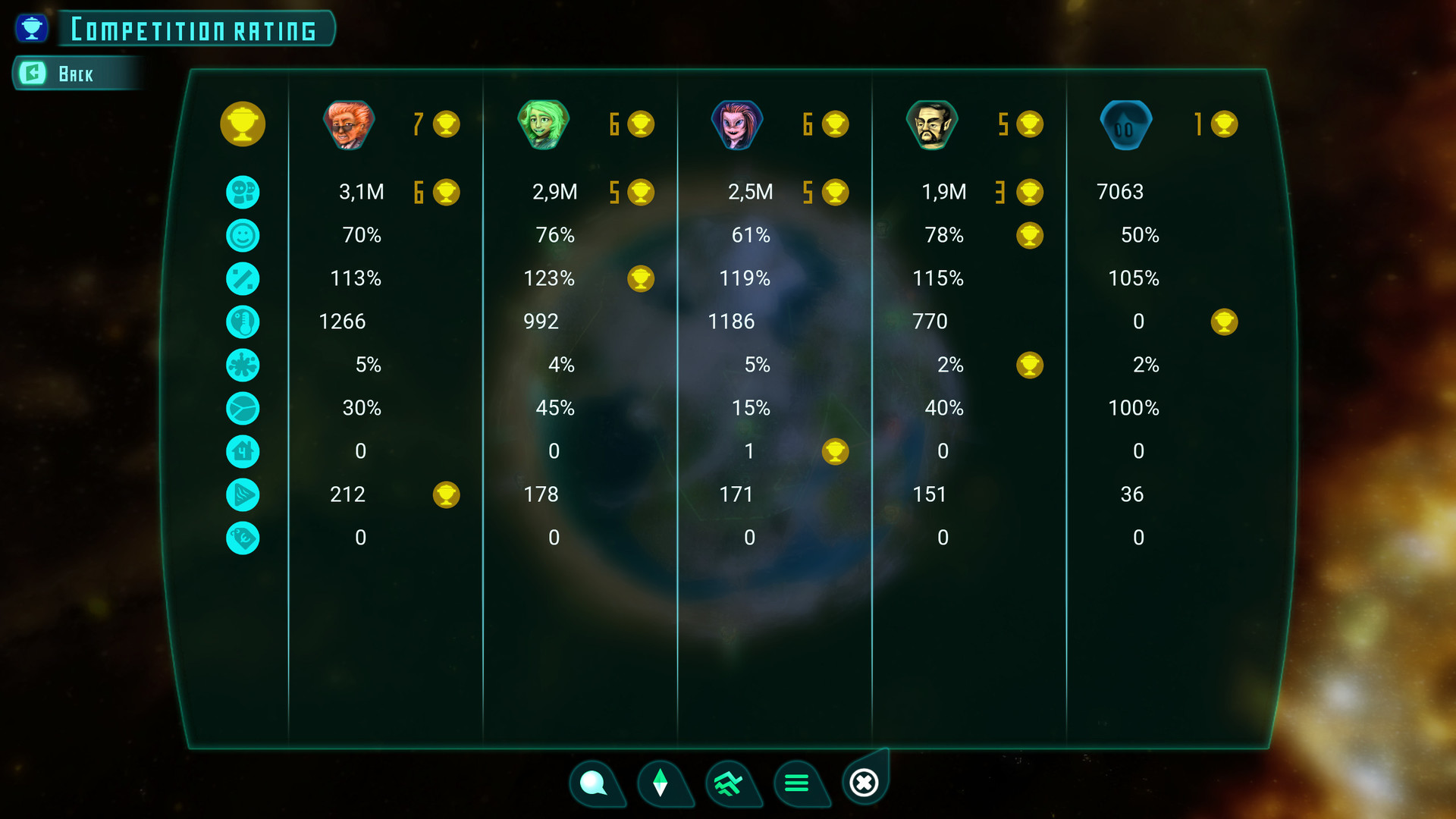
Task: Close the competition rating panel
Action: point(864,782)
